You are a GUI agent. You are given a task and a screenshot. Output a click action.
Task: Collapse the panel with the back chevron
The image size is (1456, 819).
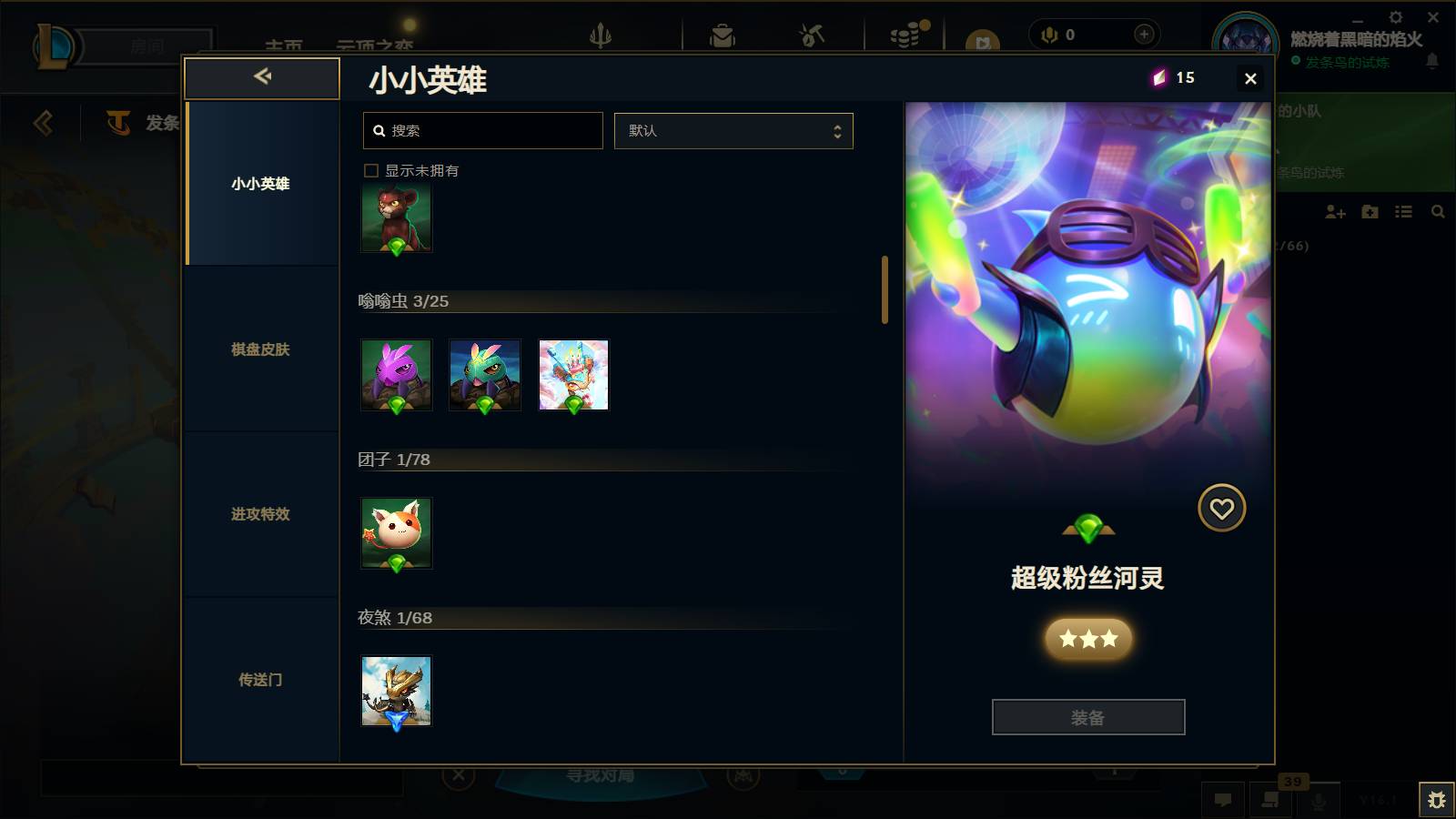point(261,77)
